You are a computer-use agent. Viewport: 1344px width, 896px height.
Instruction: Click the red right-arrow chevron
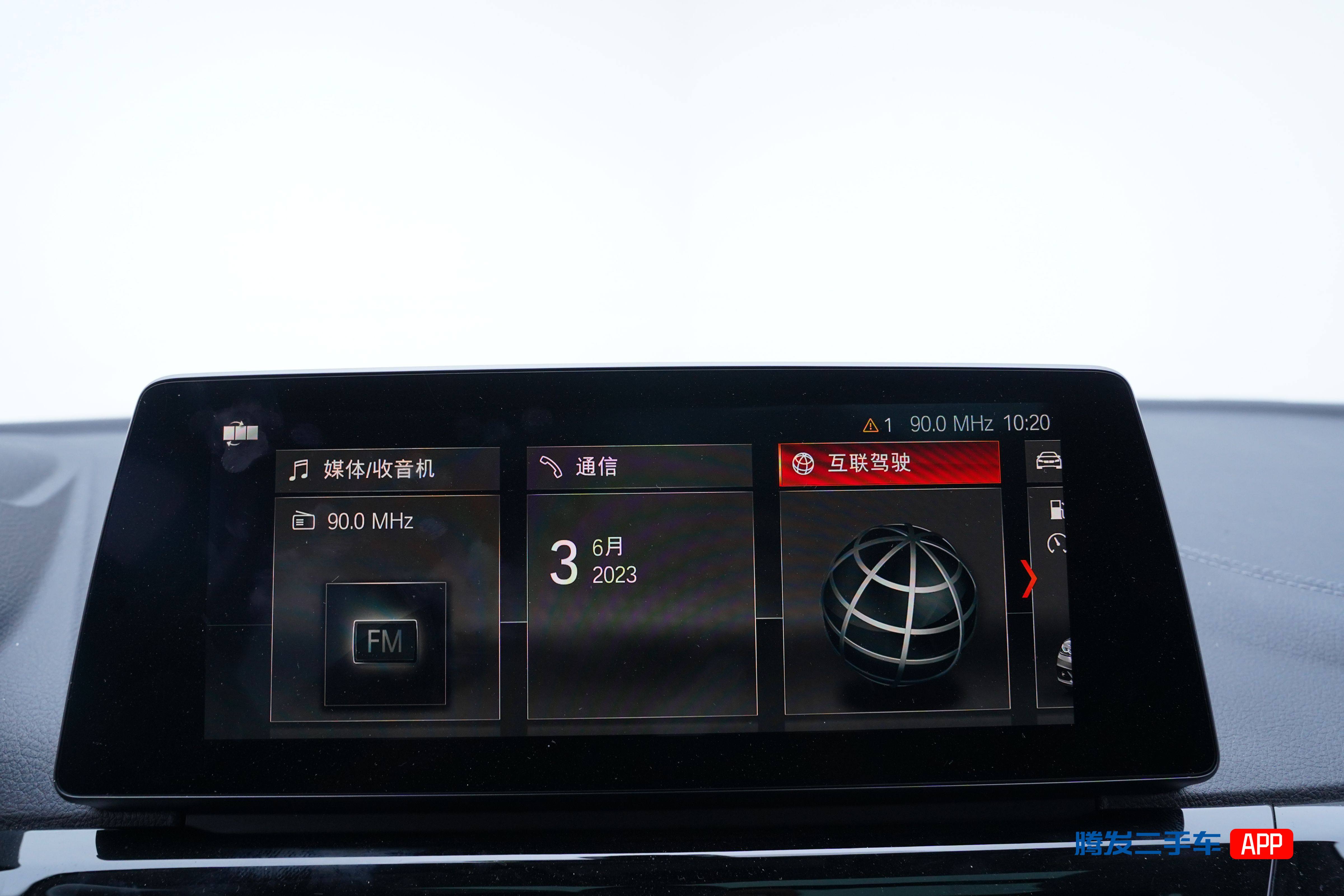pyautogui.click(x=1029, y=578)
